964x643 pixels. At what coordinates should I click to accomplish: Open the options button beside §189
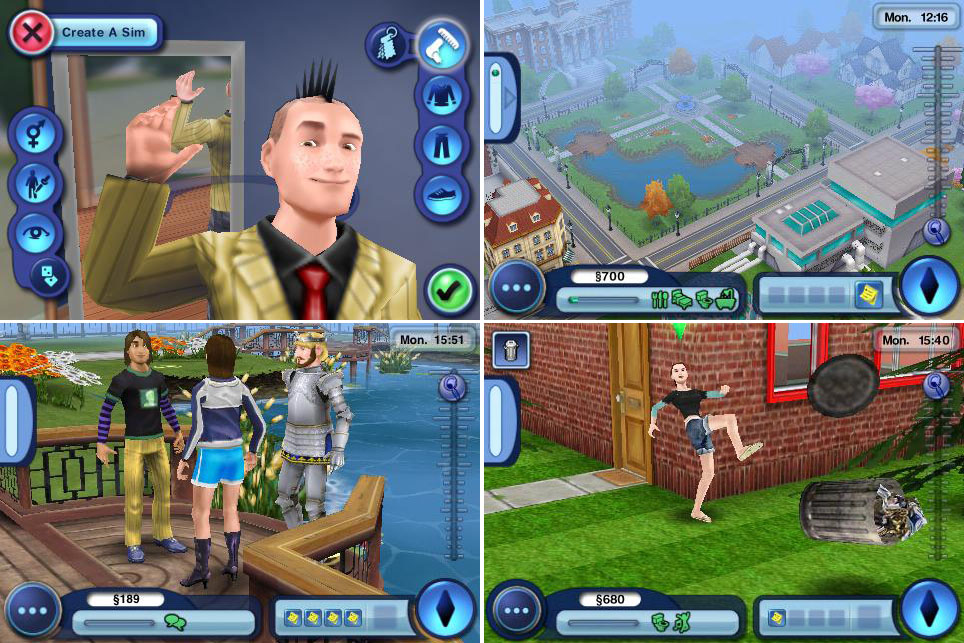tap(33, 612)
